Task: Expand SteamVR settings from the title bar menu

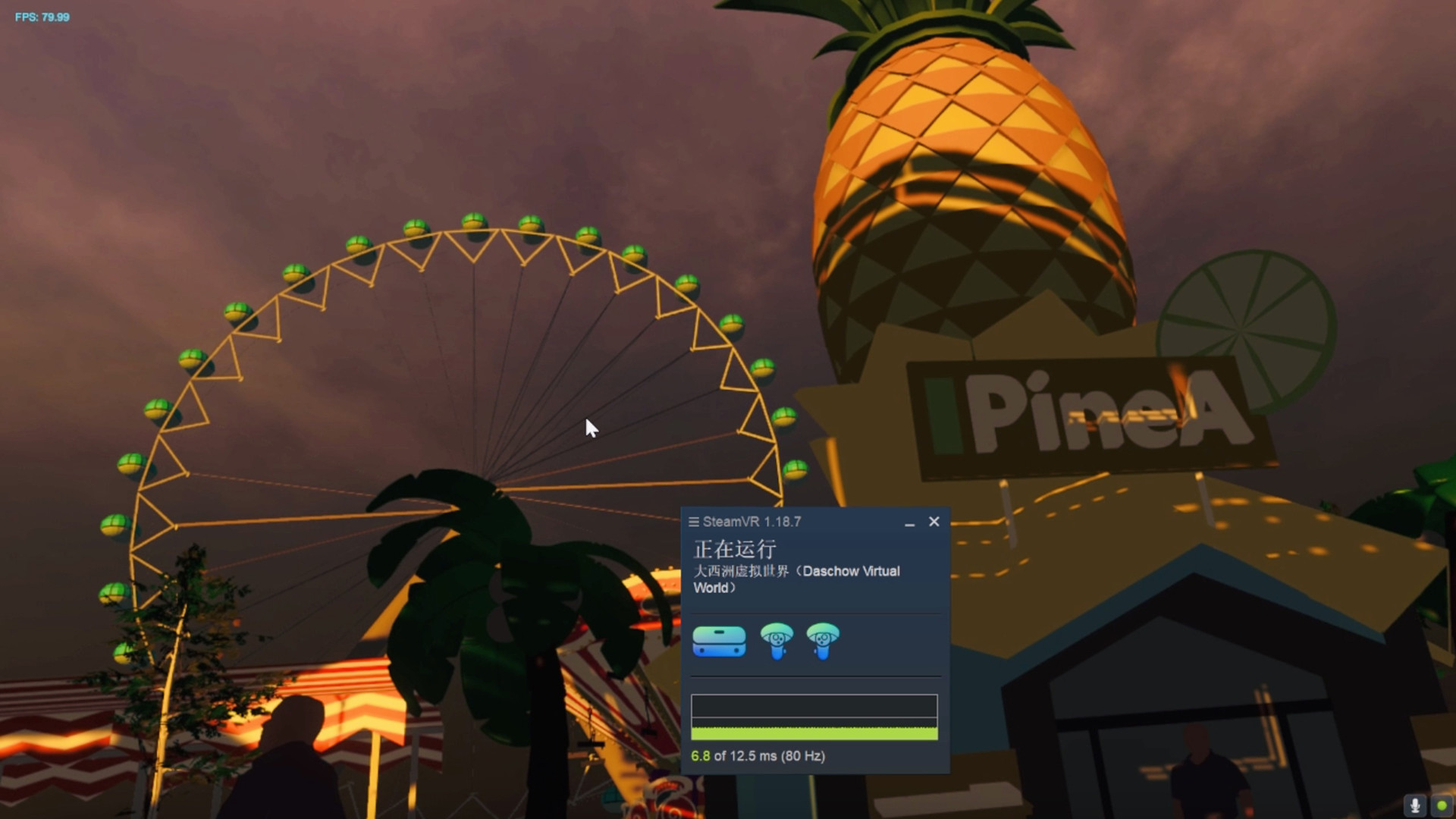Action: (695, 522)
